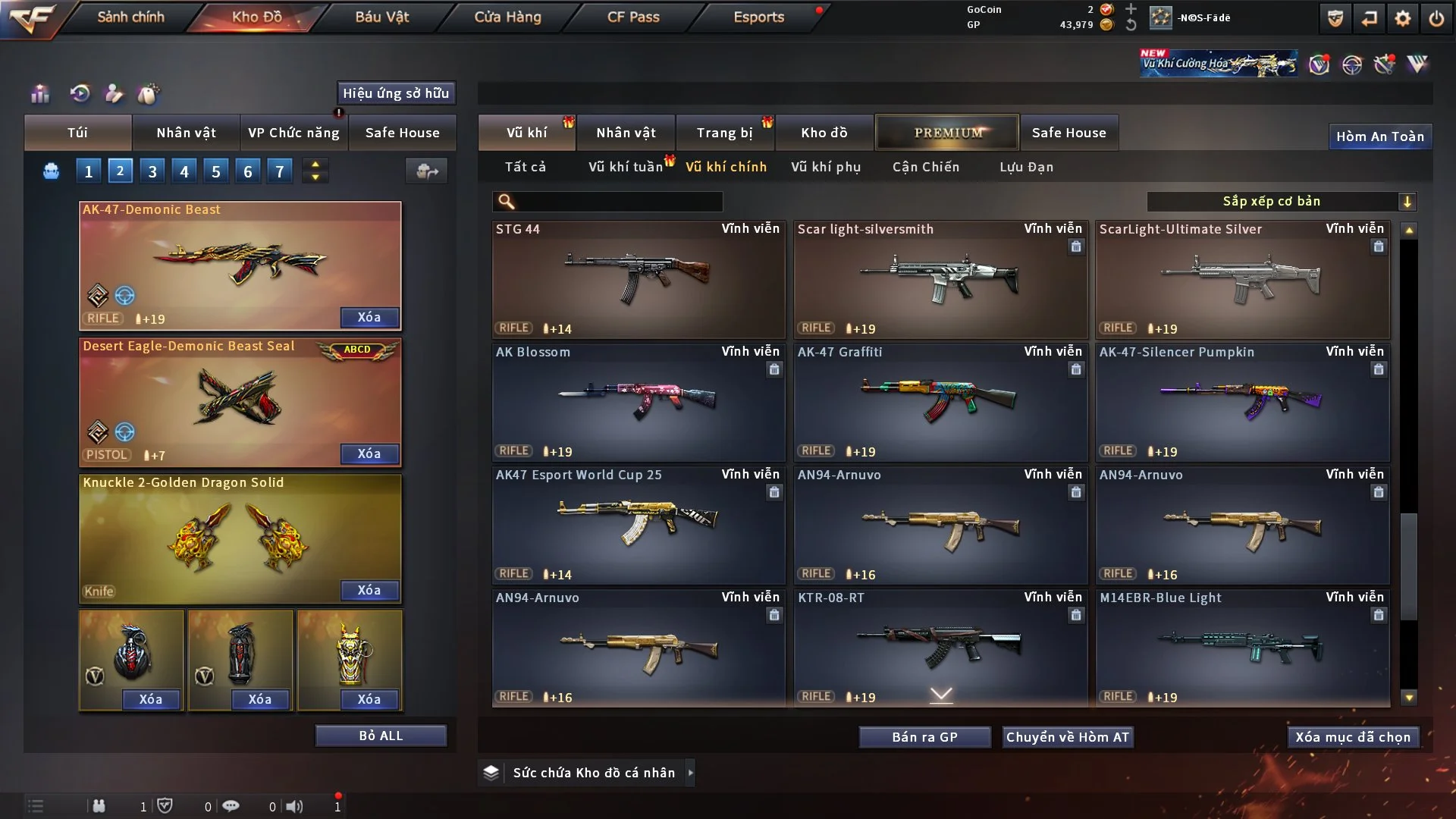This screenshot has width=1456, height=819.
Task: Filter by Vũ khí phụ secondary weapons
Action: coord(826,167)
